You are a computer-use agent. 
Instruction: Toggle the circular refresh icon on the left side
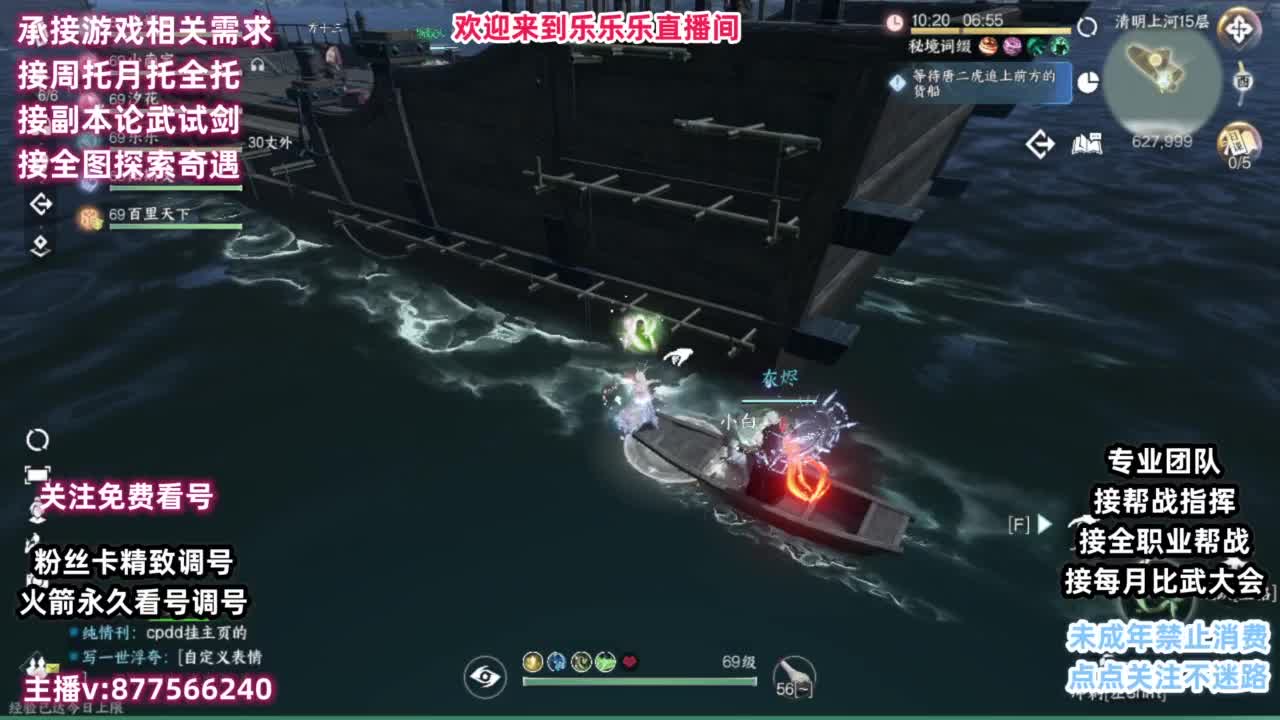point(37,440)
